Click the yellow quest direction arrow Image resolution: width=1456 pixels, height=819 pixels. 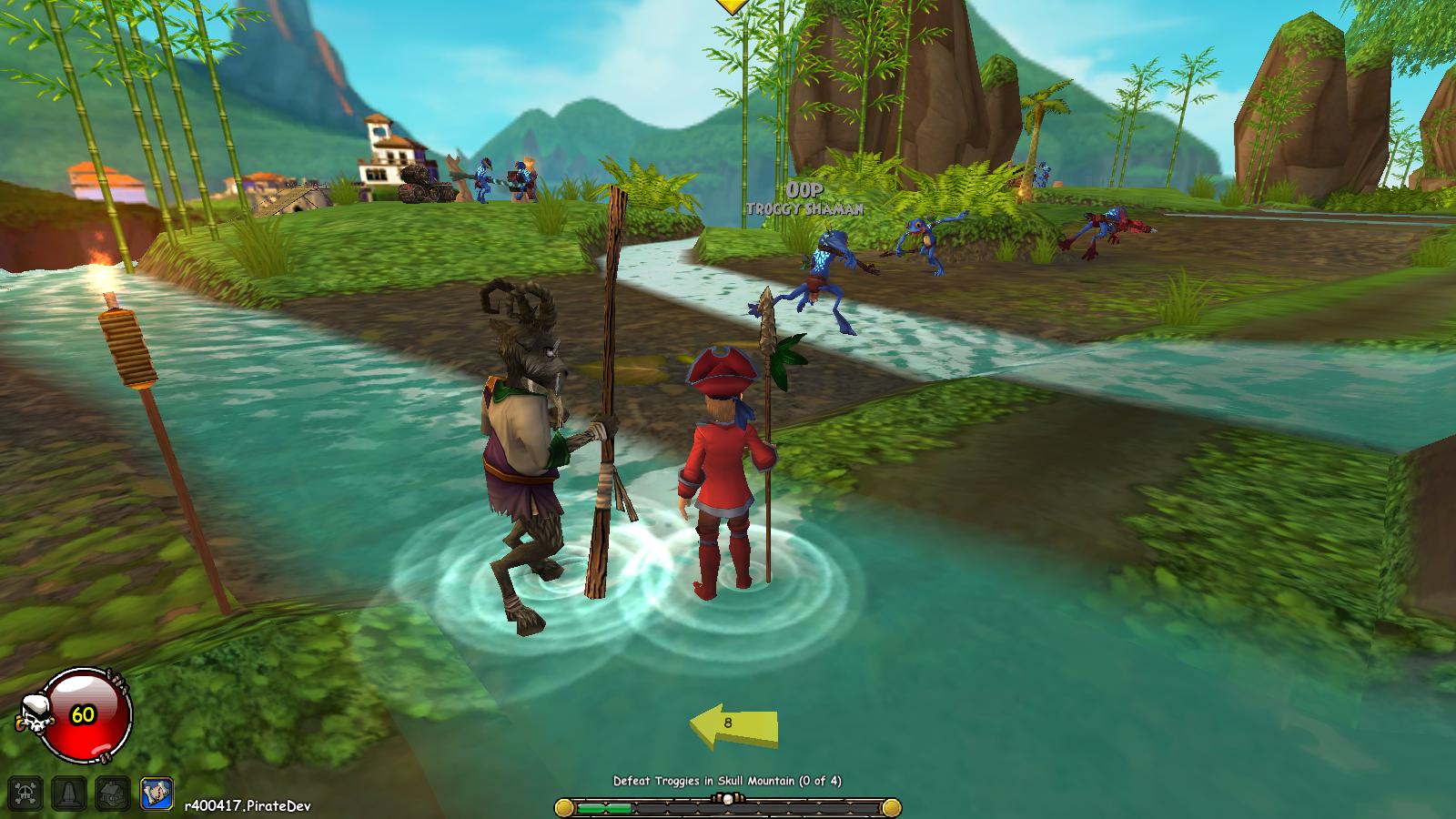pyautogui.click(x=733, y=724)
